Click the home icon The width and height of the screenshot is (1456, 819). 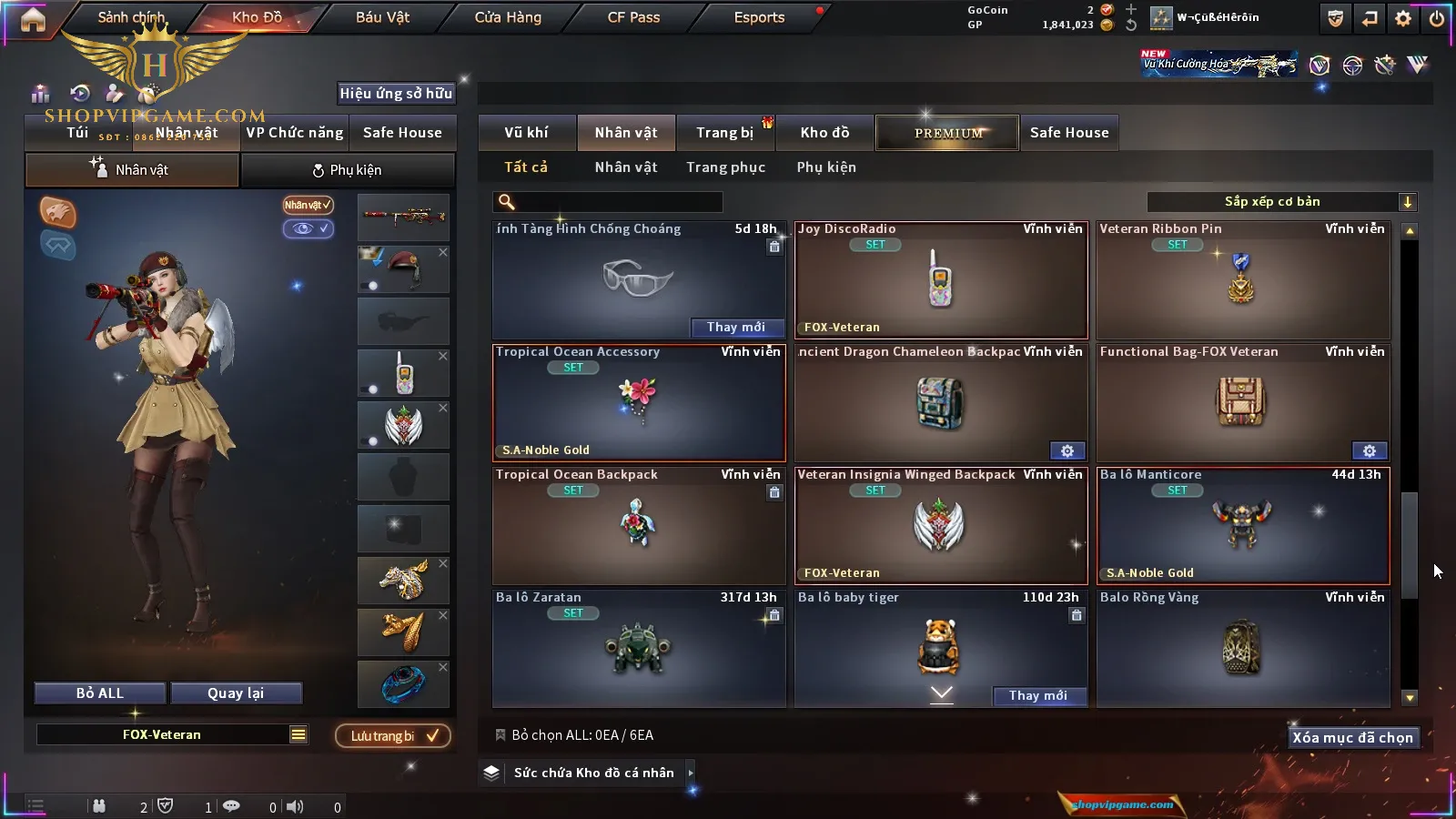coord(33,19)
